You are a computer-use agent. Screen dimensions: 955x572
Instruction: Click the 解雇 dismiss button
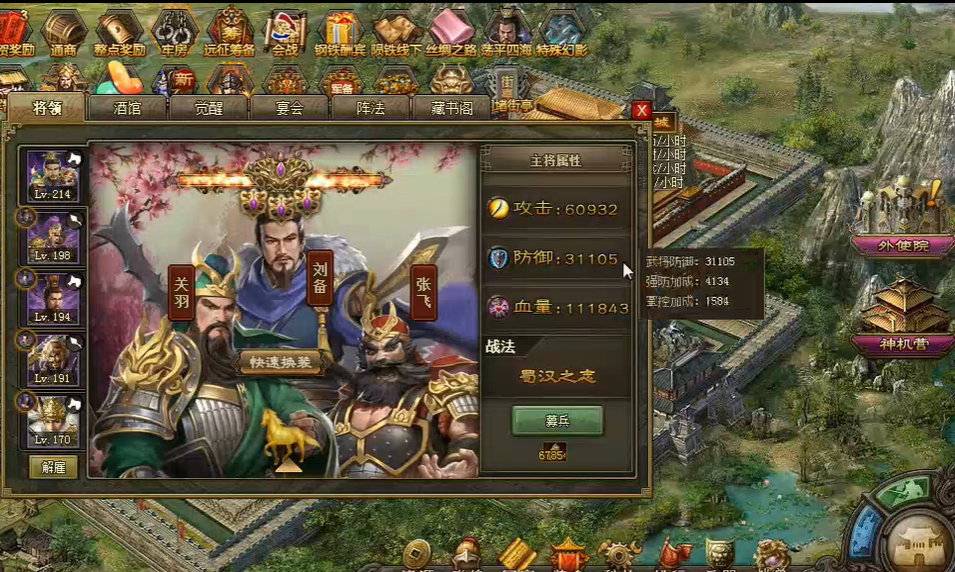coord(53,466)
